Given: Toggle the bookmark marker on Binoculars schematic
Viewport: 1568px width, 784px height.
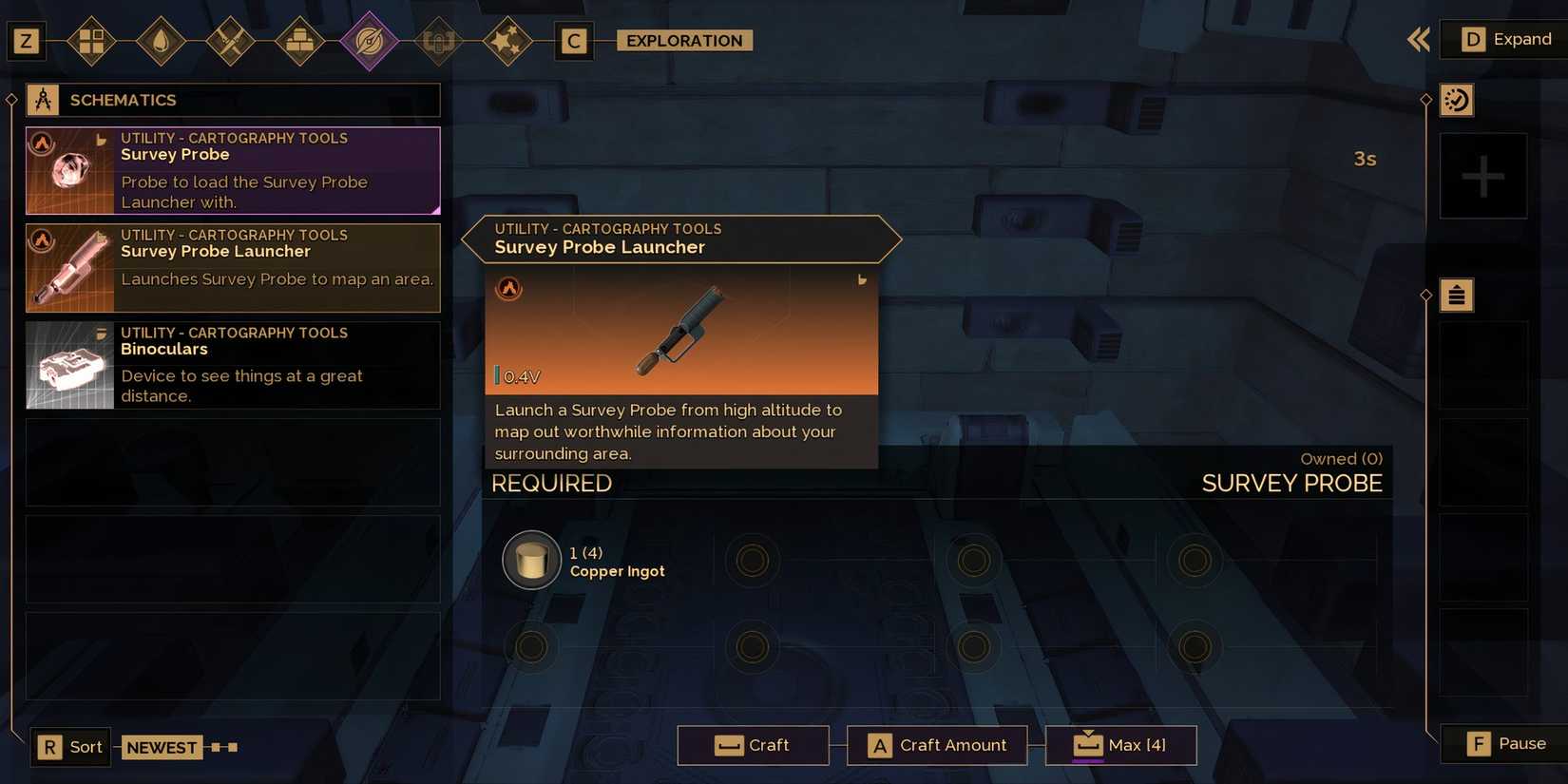Looking at the screenshot, I should click(102, 333).
